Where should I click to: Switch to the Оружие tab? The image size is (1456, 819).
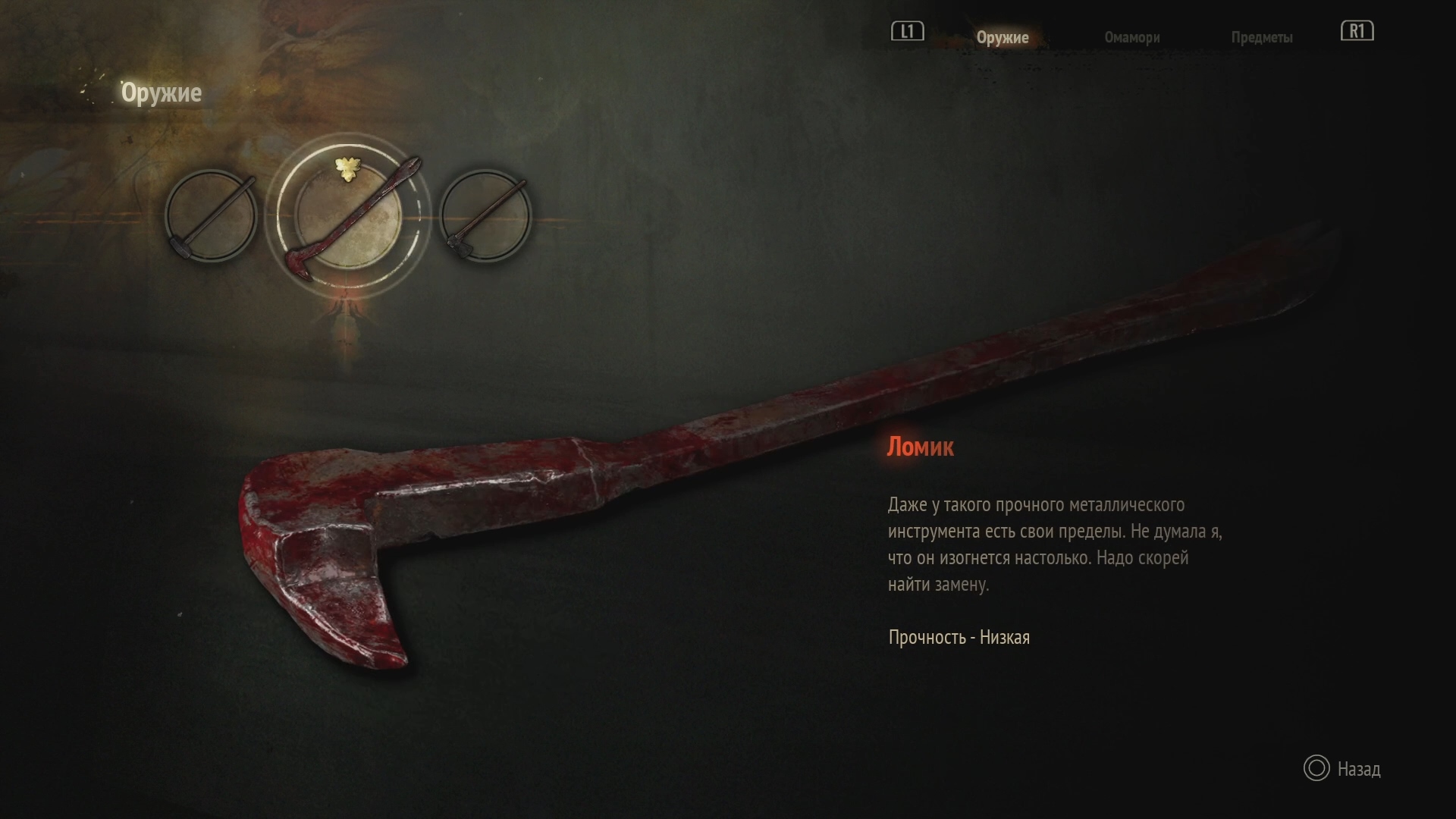pyautogui.click(x=1002, y=37)
